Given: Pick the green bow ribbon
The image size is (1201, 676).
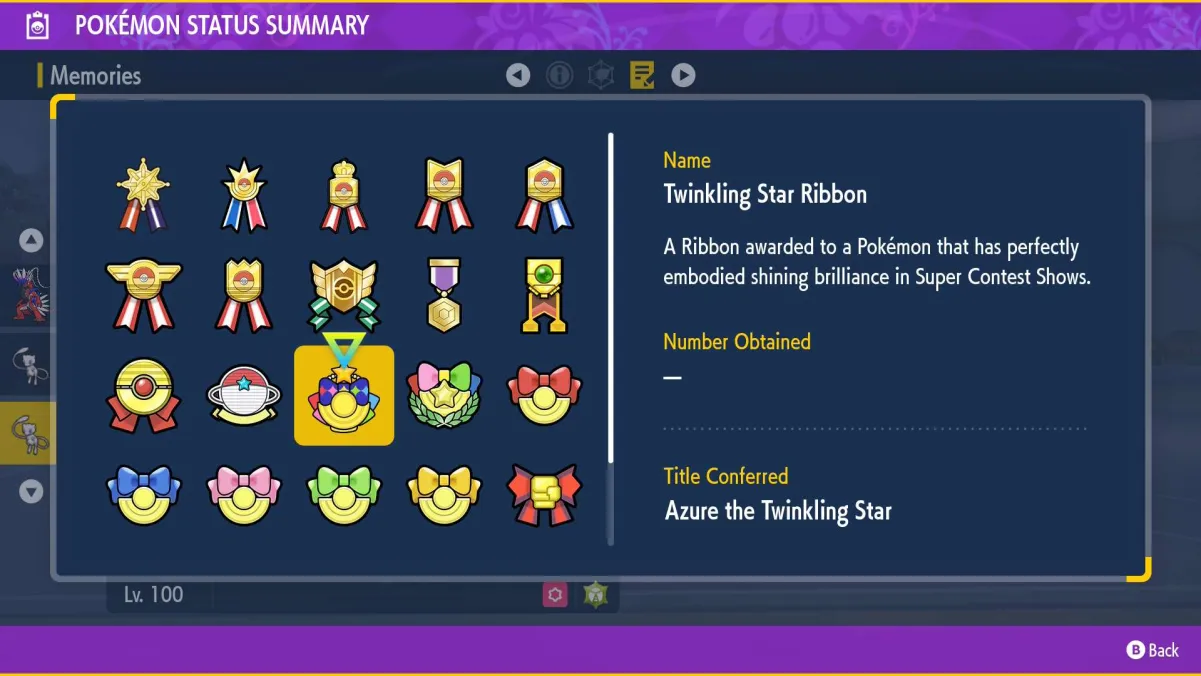Looking at the screenshot, I should point(344,495).
